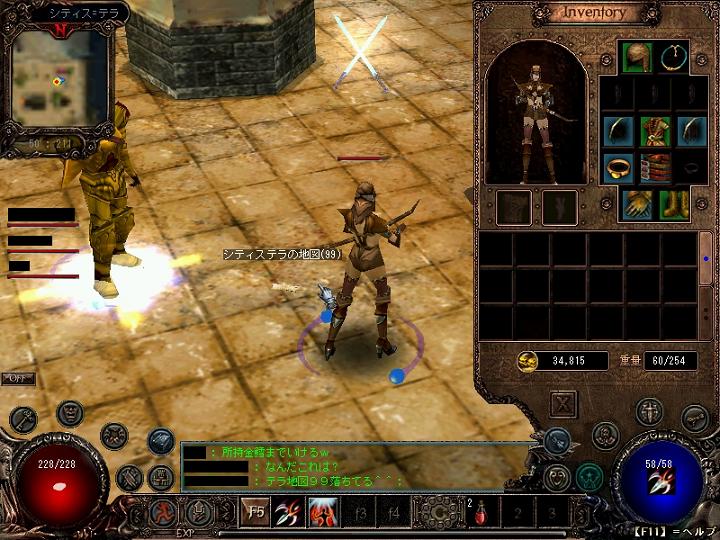Click the gold coin icon in inventory

[x=527, y=360]
